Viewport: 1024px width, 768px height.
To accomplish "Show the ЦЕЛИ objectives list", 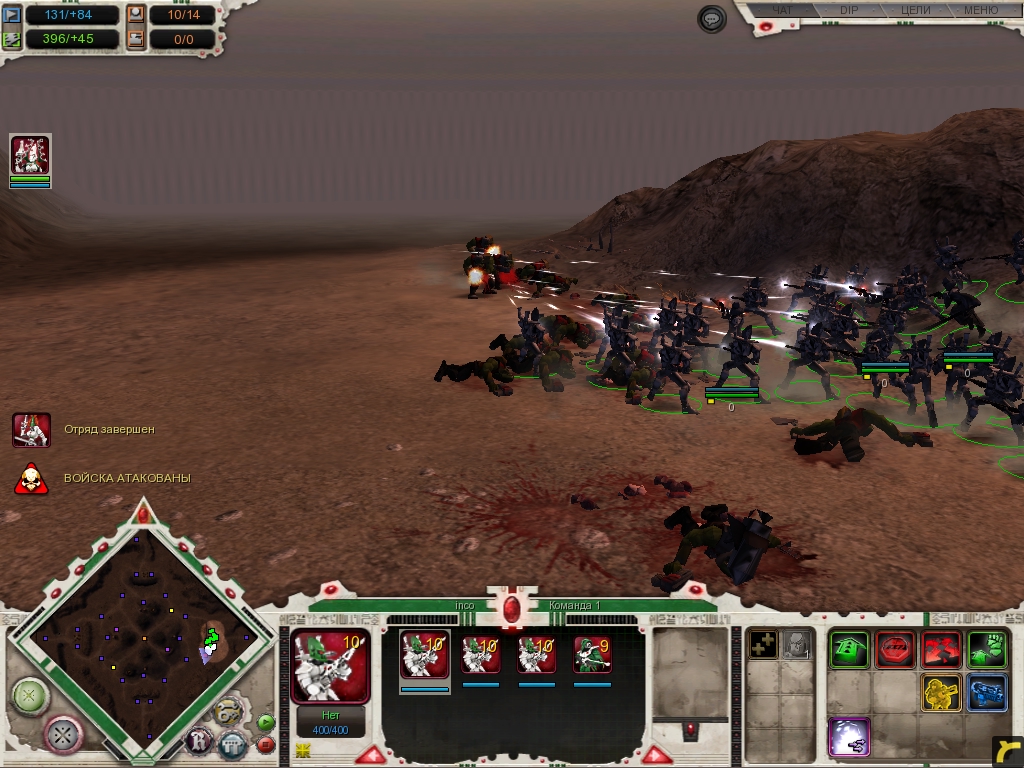I will tap(915, 10).
